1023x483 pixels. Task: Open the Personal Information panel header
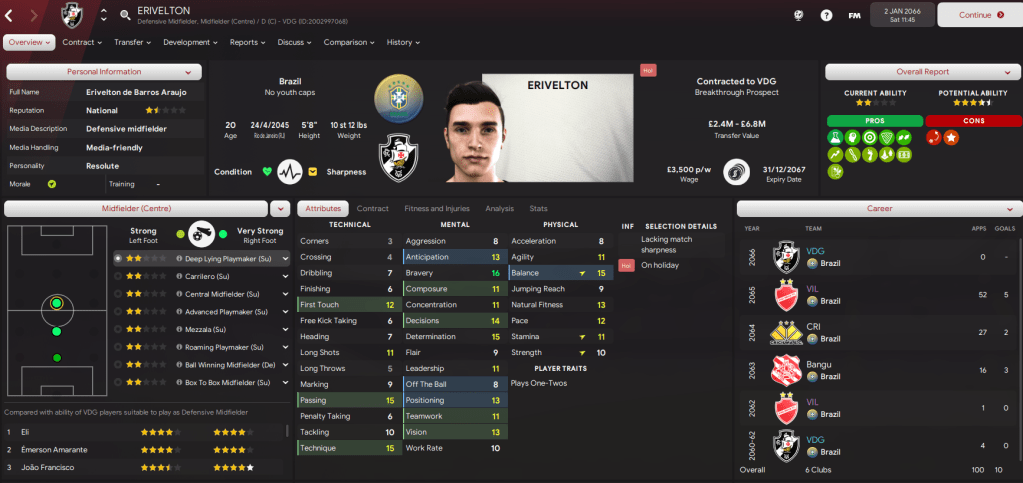coord(104,72)
